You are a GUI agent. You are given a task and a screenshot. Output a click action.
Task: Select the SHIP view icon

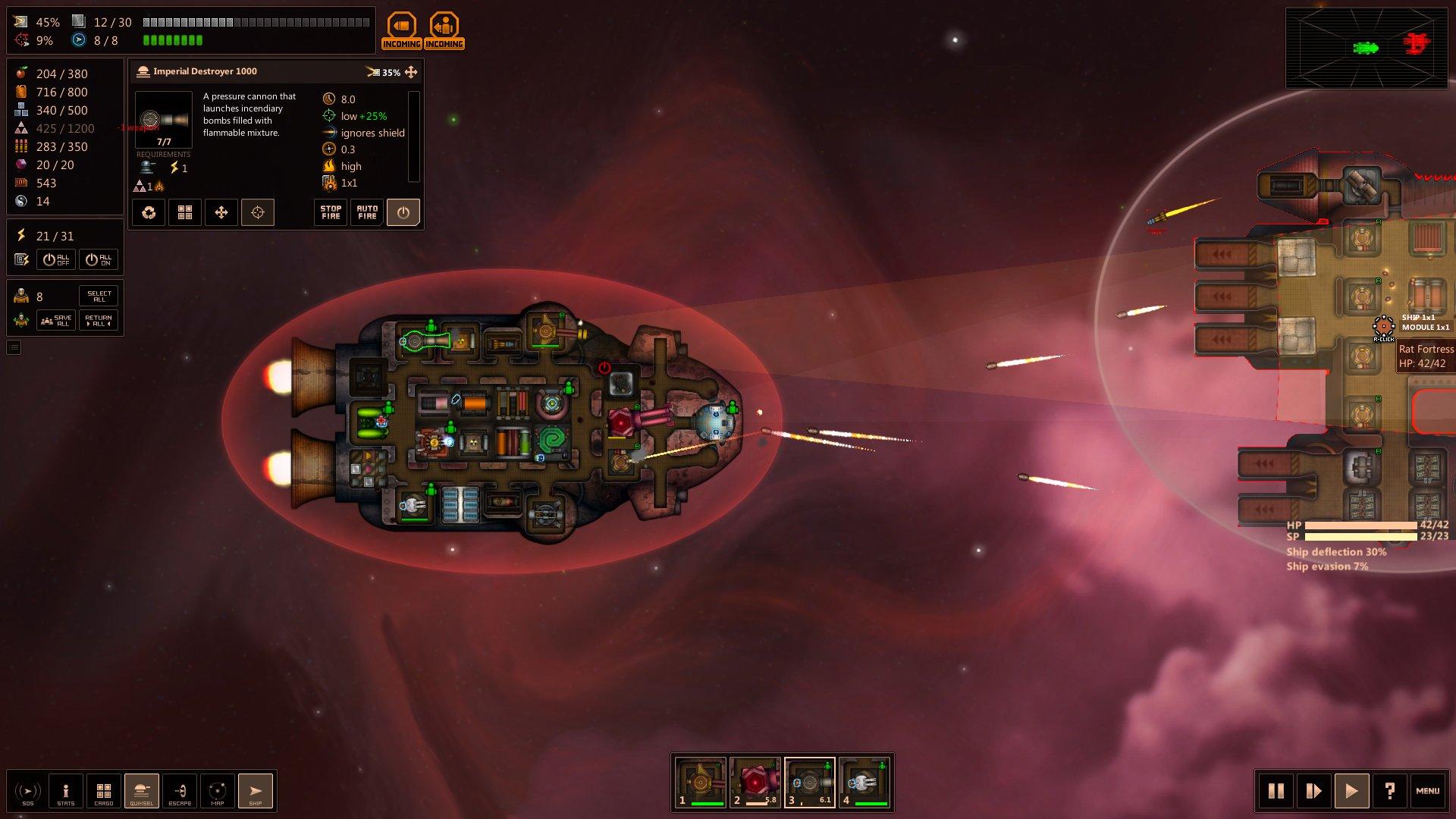[x=256, y=791]
